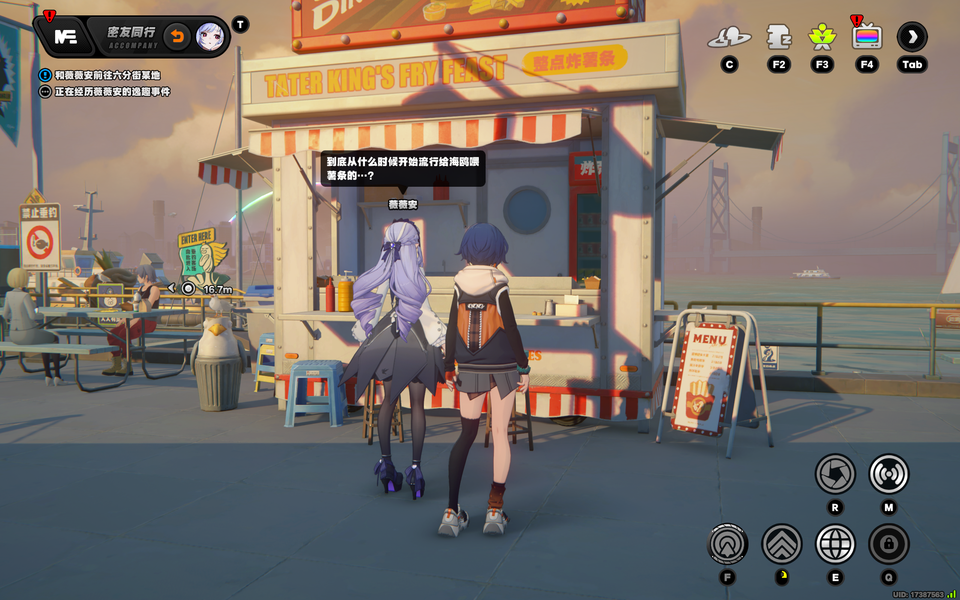Activate the radio signal wave icon
The height and width of the screenshot is (600, 960).
(x=888, y=473)
